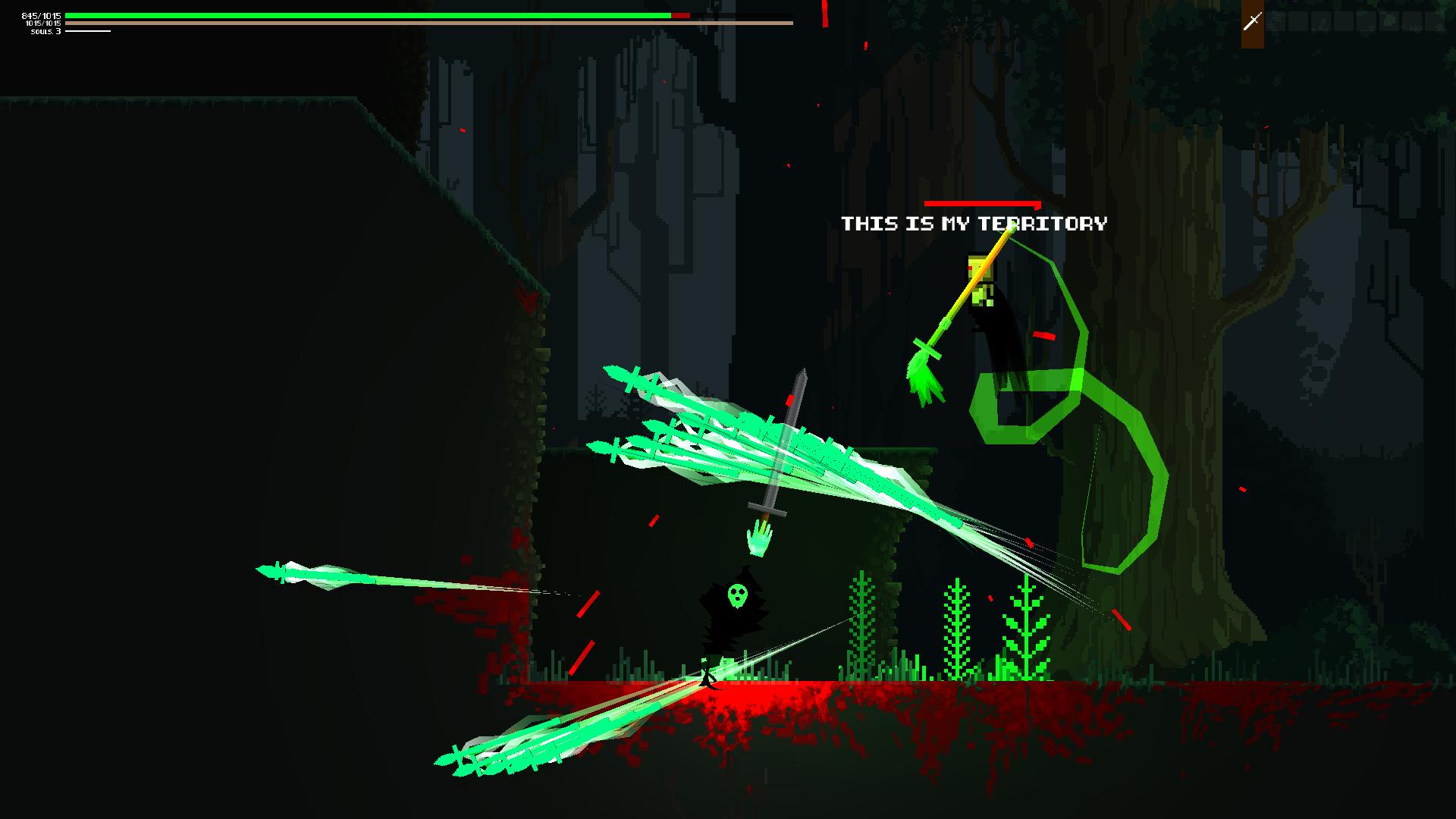Click the fifth empty hotbar slot

click(x=1366, y=21)
